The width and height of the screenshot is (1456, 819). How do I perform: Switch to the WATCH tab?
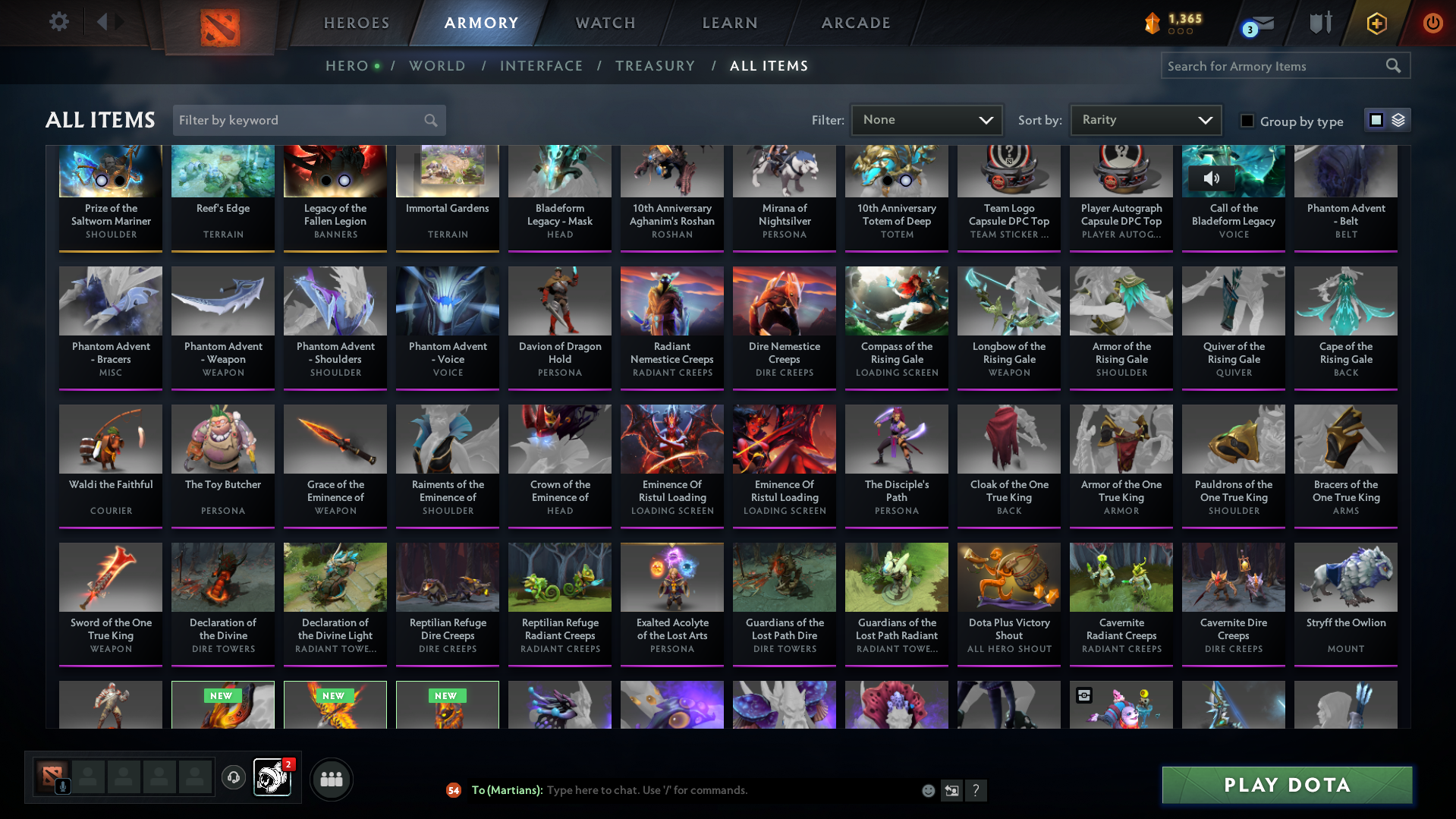pyautogui.click(x=605, y=23)
